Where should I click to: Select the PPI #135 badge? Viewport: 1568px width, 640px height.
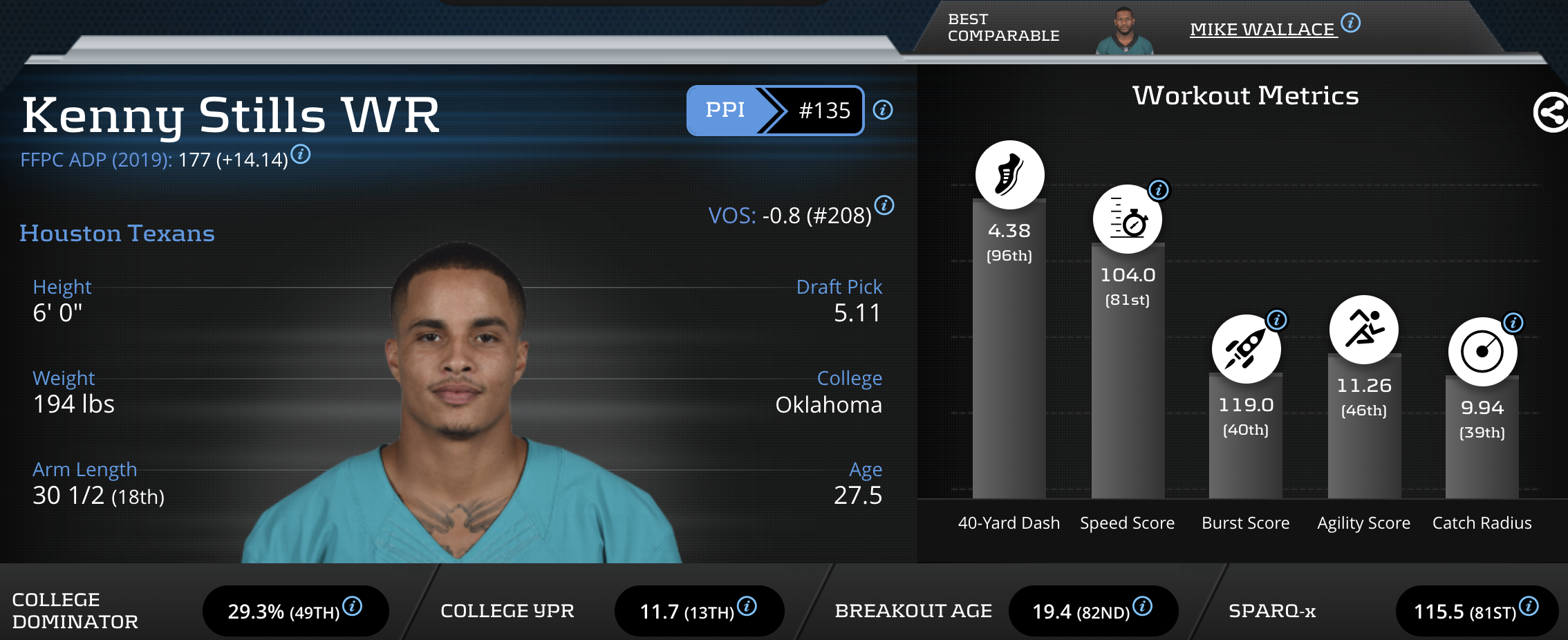pos(775,111)
